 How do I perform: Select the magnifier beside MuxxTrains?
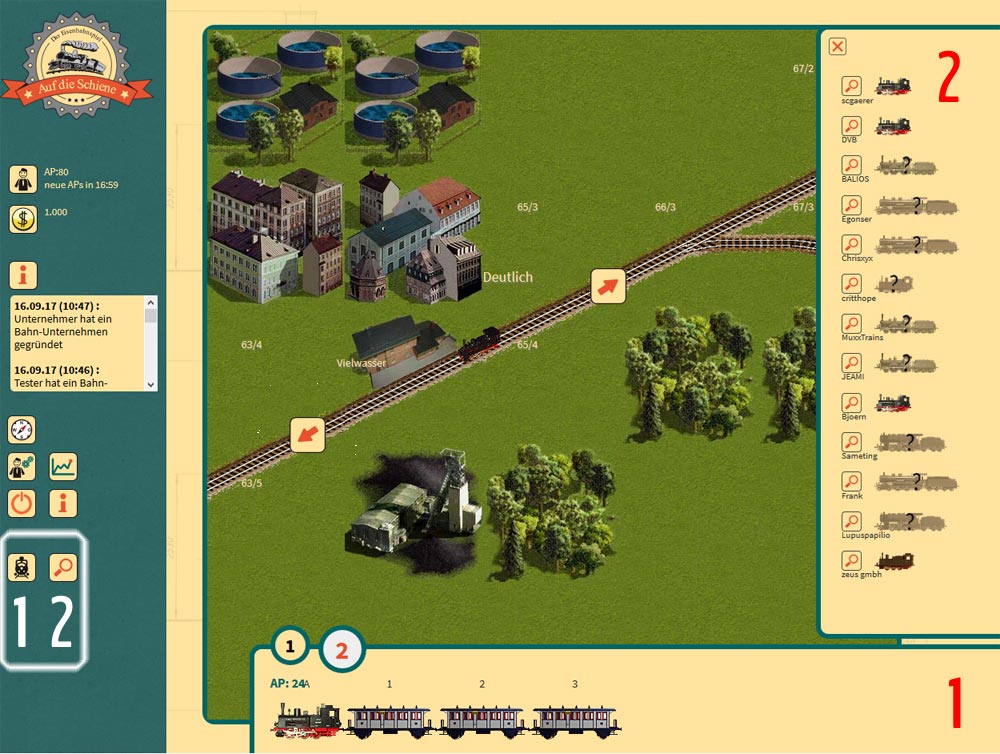tap(851, 324)
